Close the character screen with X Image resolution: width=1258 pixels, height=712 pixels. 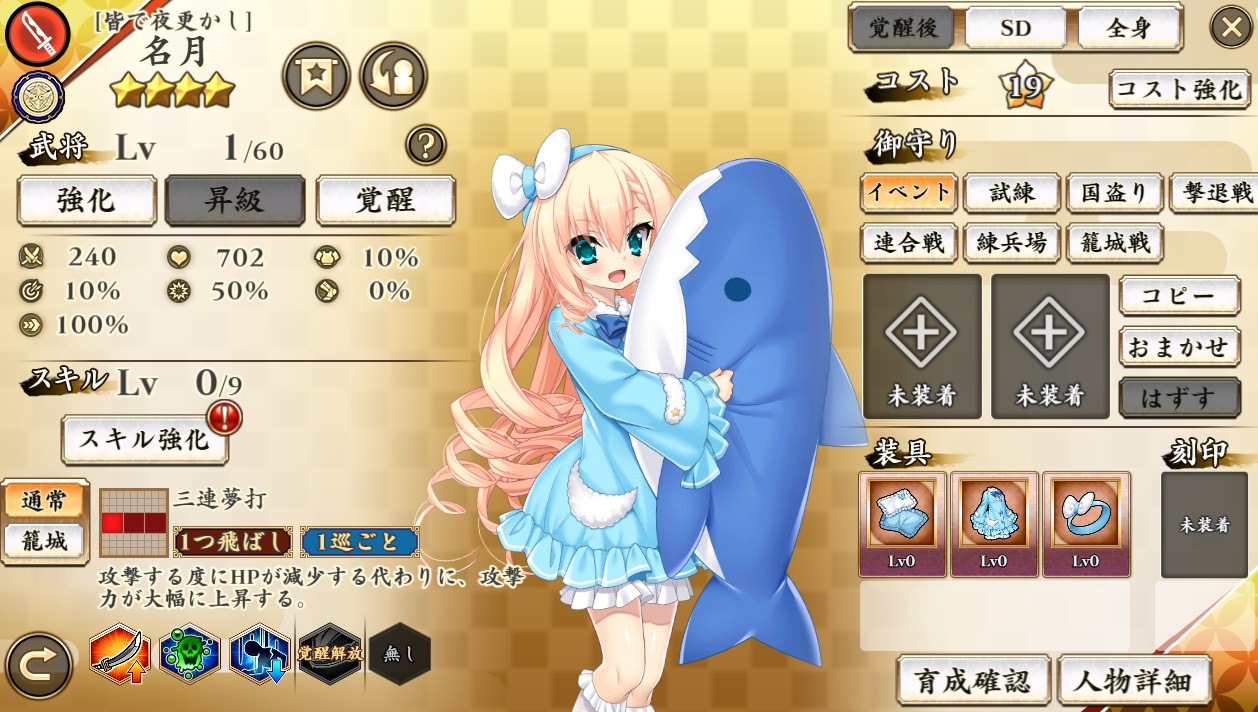(x=1231, y=27)
